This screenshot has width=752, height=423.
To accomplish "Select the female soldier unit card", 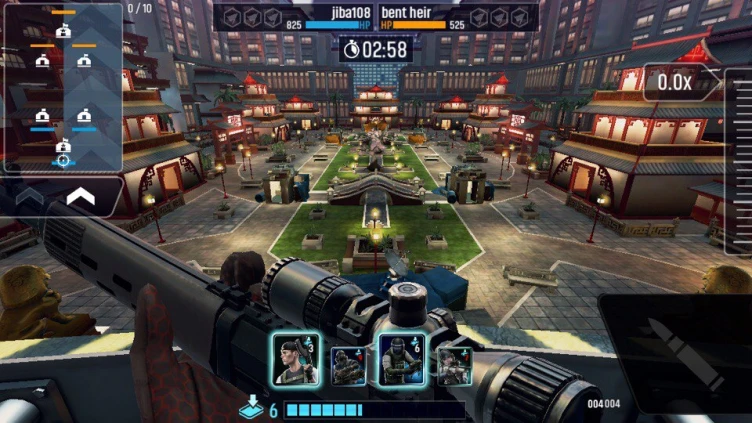I will pyautogui.click(x=455, y=366).
